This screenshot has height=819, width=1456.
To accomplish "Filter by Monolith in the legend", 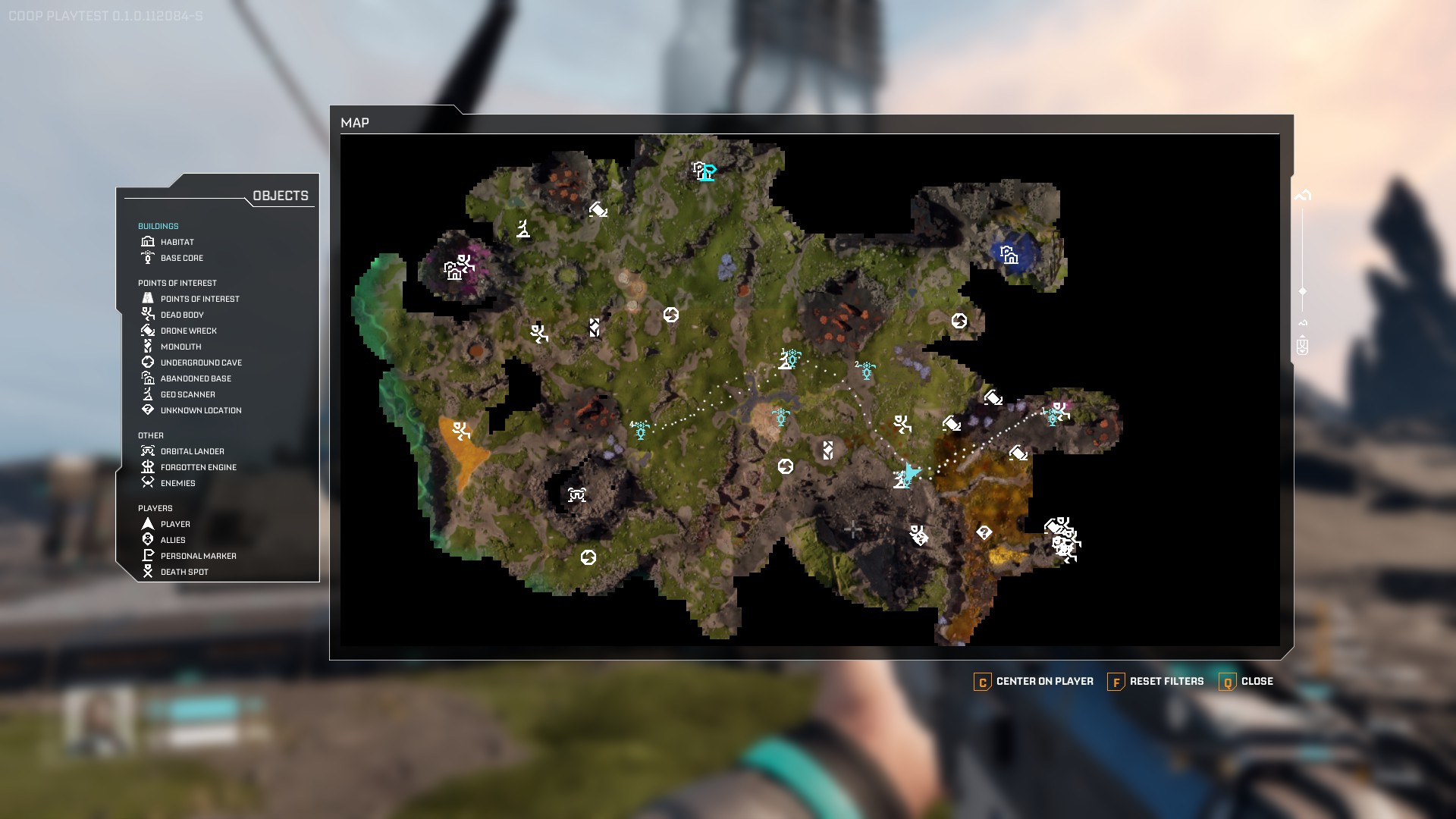I will point(180,347).
